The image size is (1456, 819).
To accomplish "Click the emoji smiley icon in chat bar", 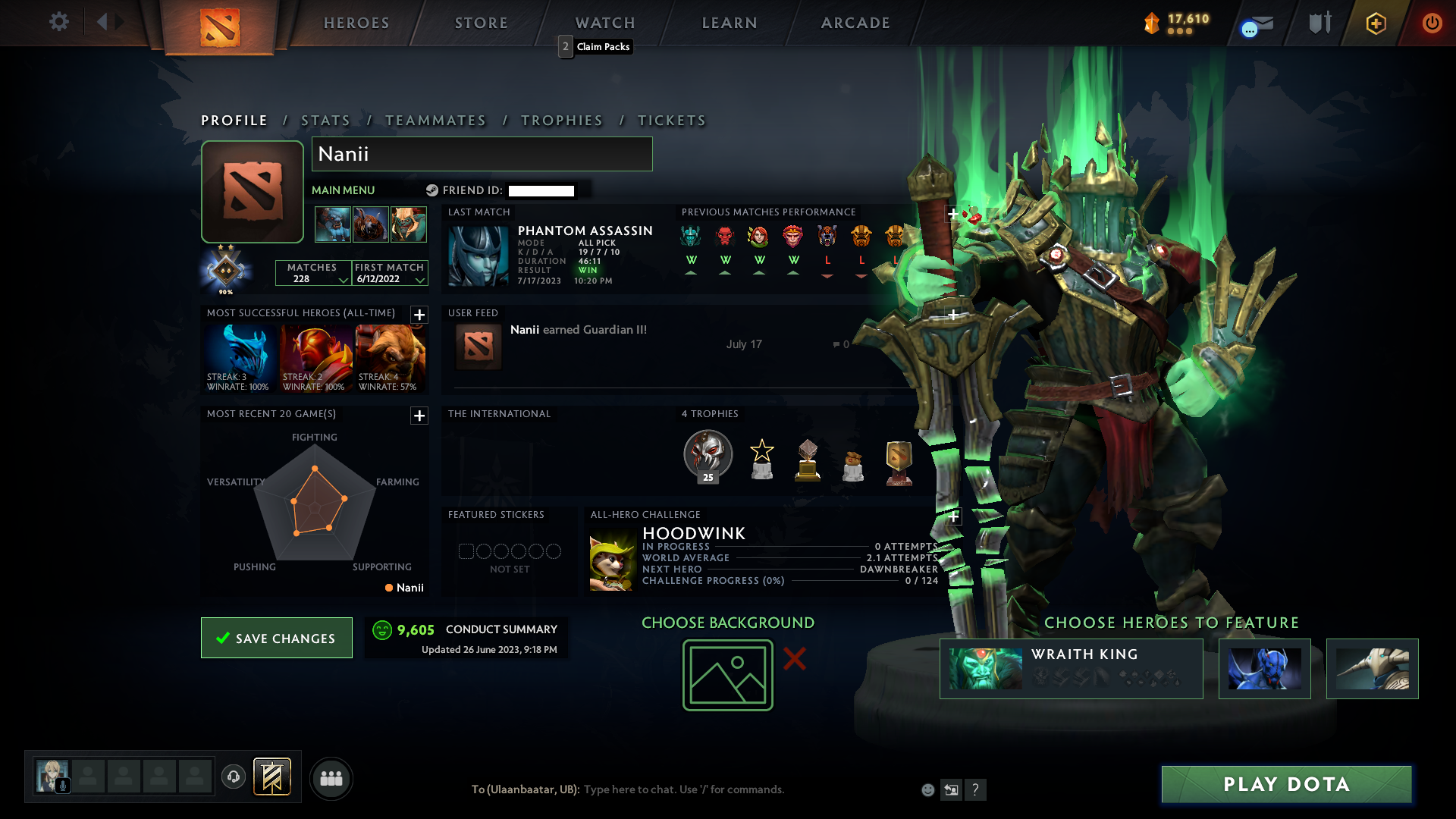I will pyautogui.click(x=927, y=789).
